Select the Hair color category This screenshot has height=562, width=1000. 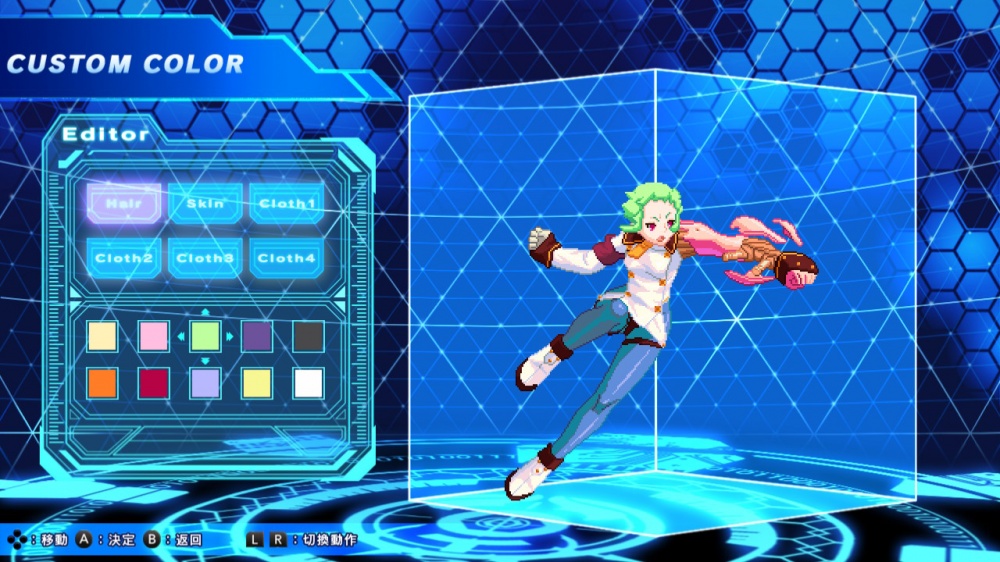click(x=124, y=203)
